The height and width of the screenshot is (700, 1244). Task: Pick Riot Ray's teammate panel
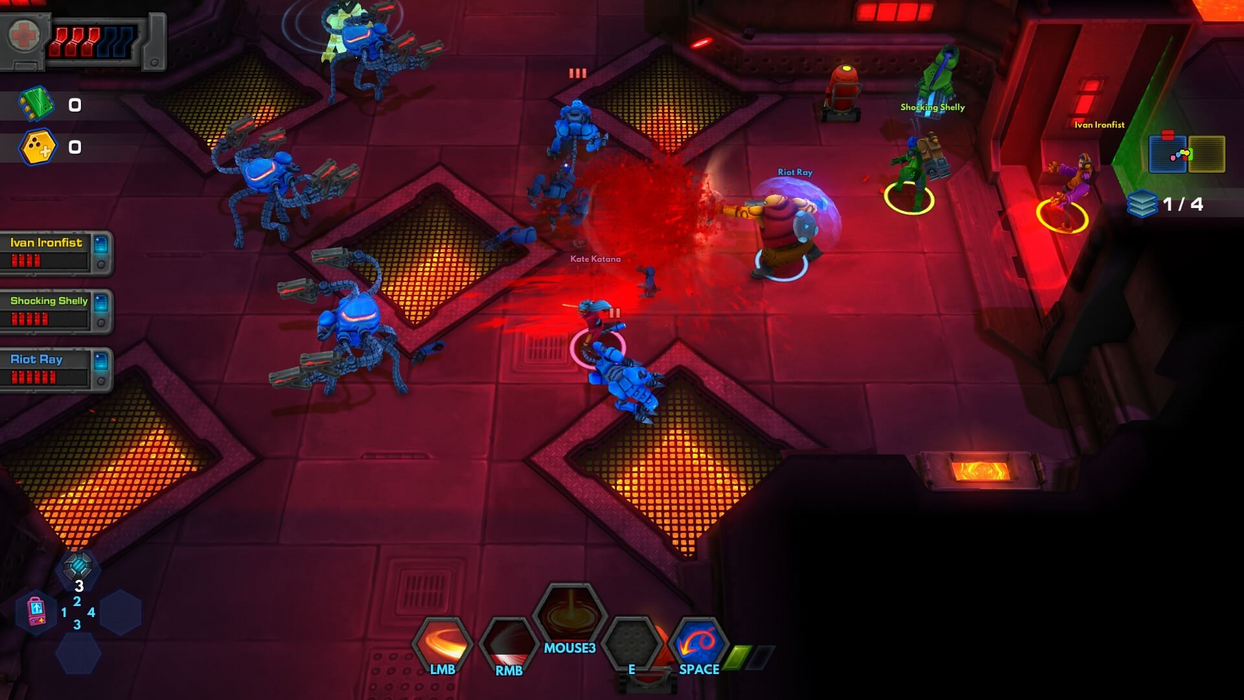pos(55,368)
